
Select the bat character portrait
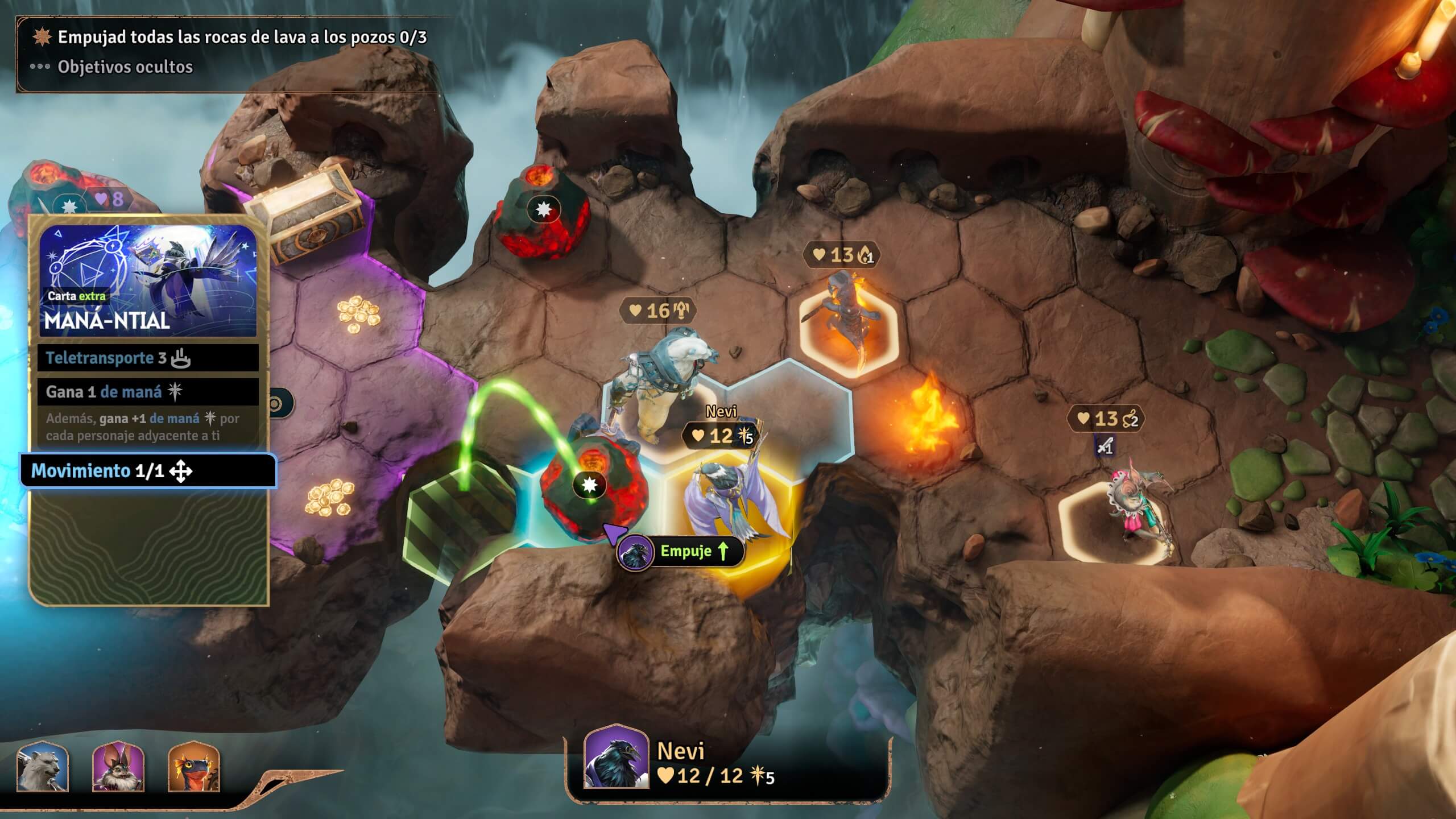coord(118,767)
